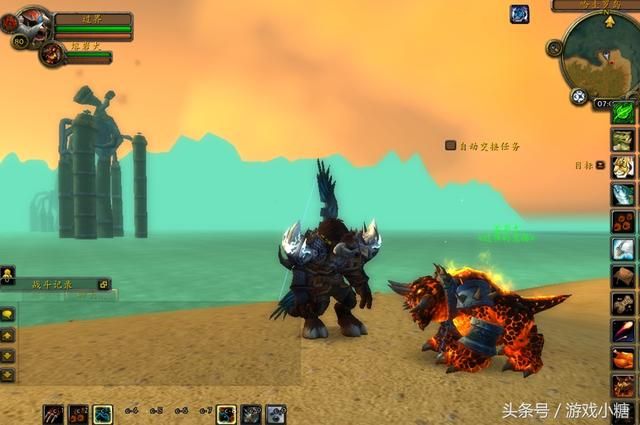Click the buff icon at top of screen
This screenshot has width=640, height=425.
519,14
